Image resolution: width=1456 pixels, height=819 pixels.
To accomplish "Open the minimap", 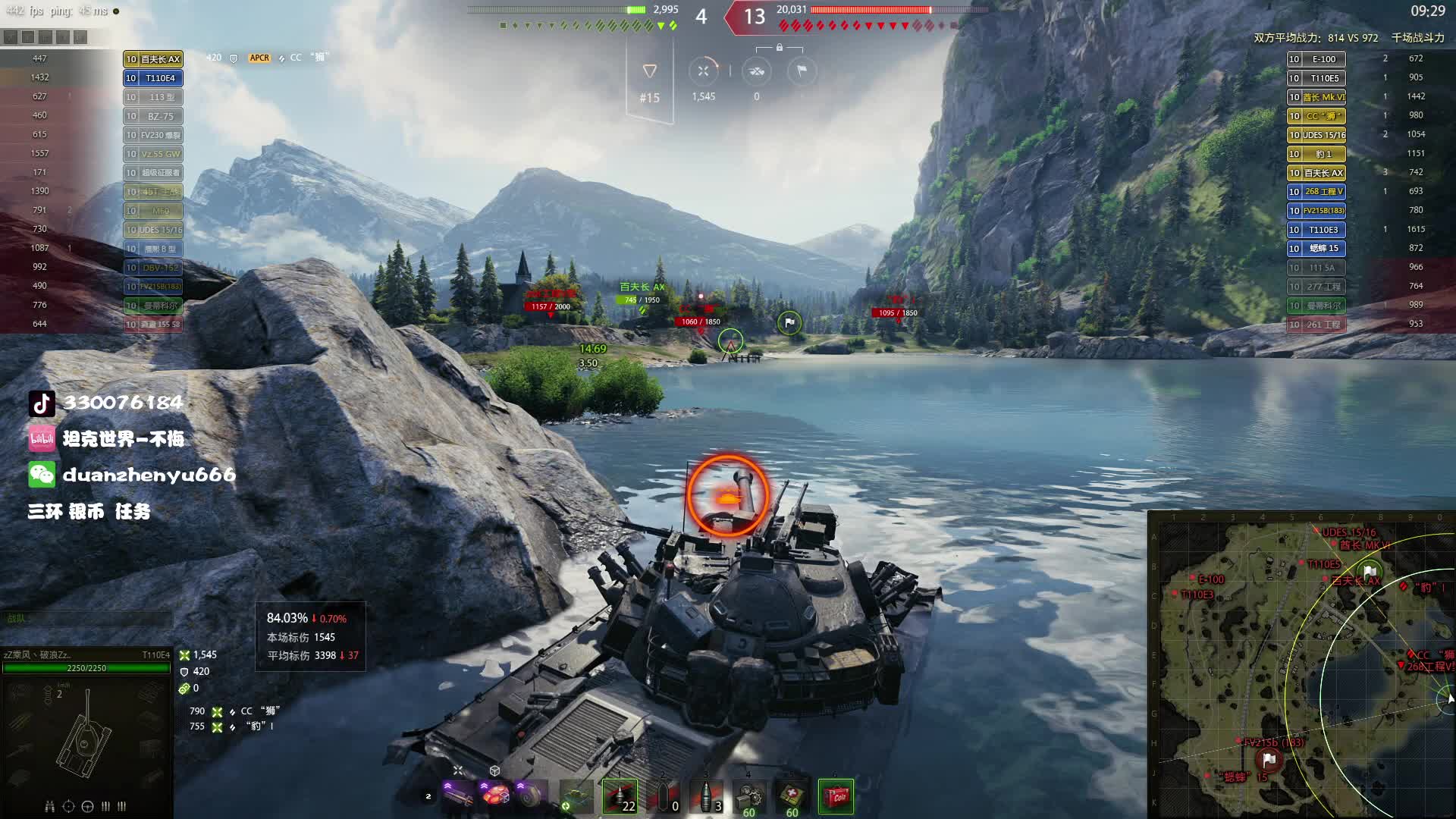I will click(x=1301, y=665).
